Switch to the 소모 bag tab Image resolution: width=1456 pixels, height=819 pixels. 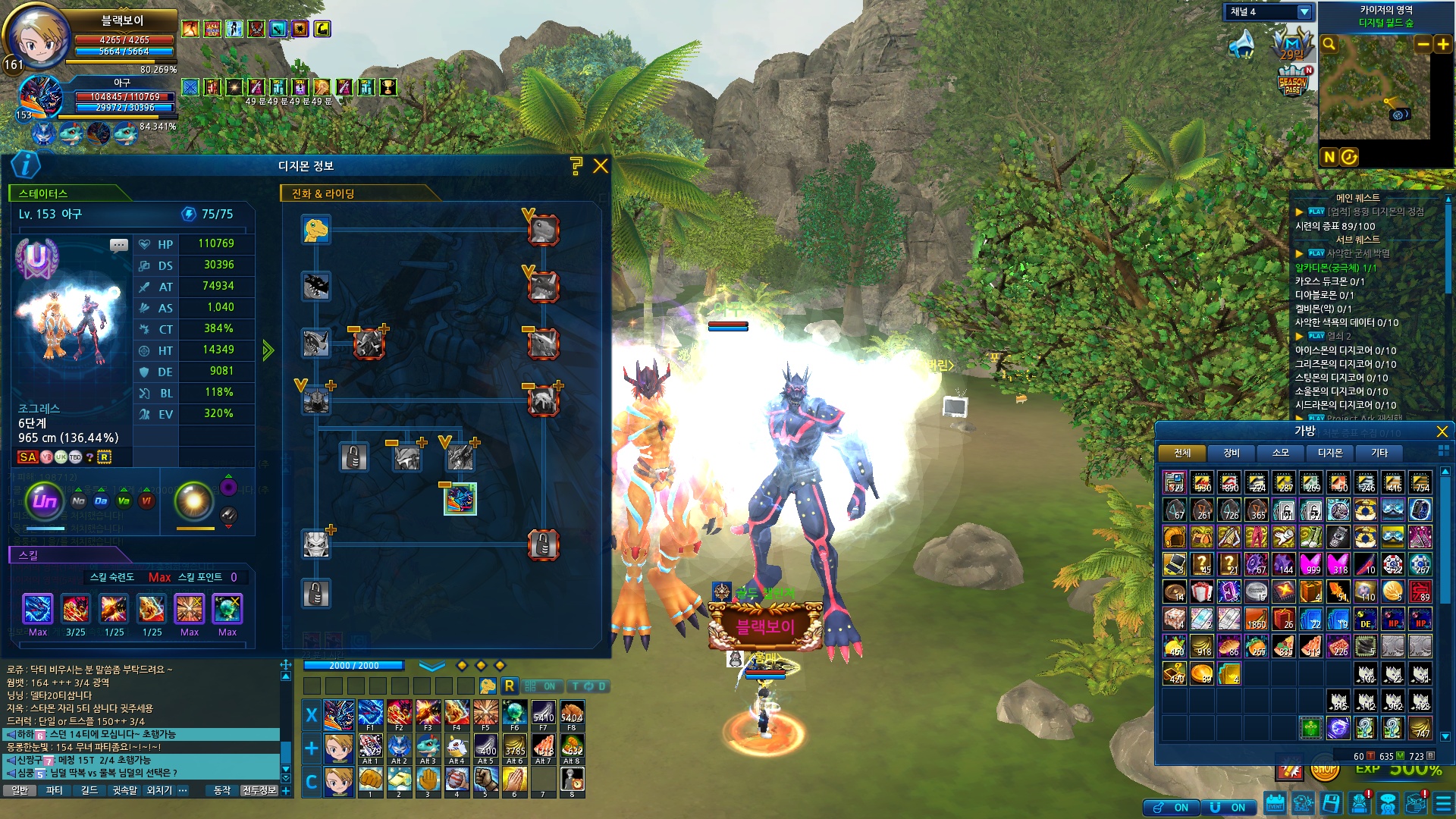(1281, 453)
